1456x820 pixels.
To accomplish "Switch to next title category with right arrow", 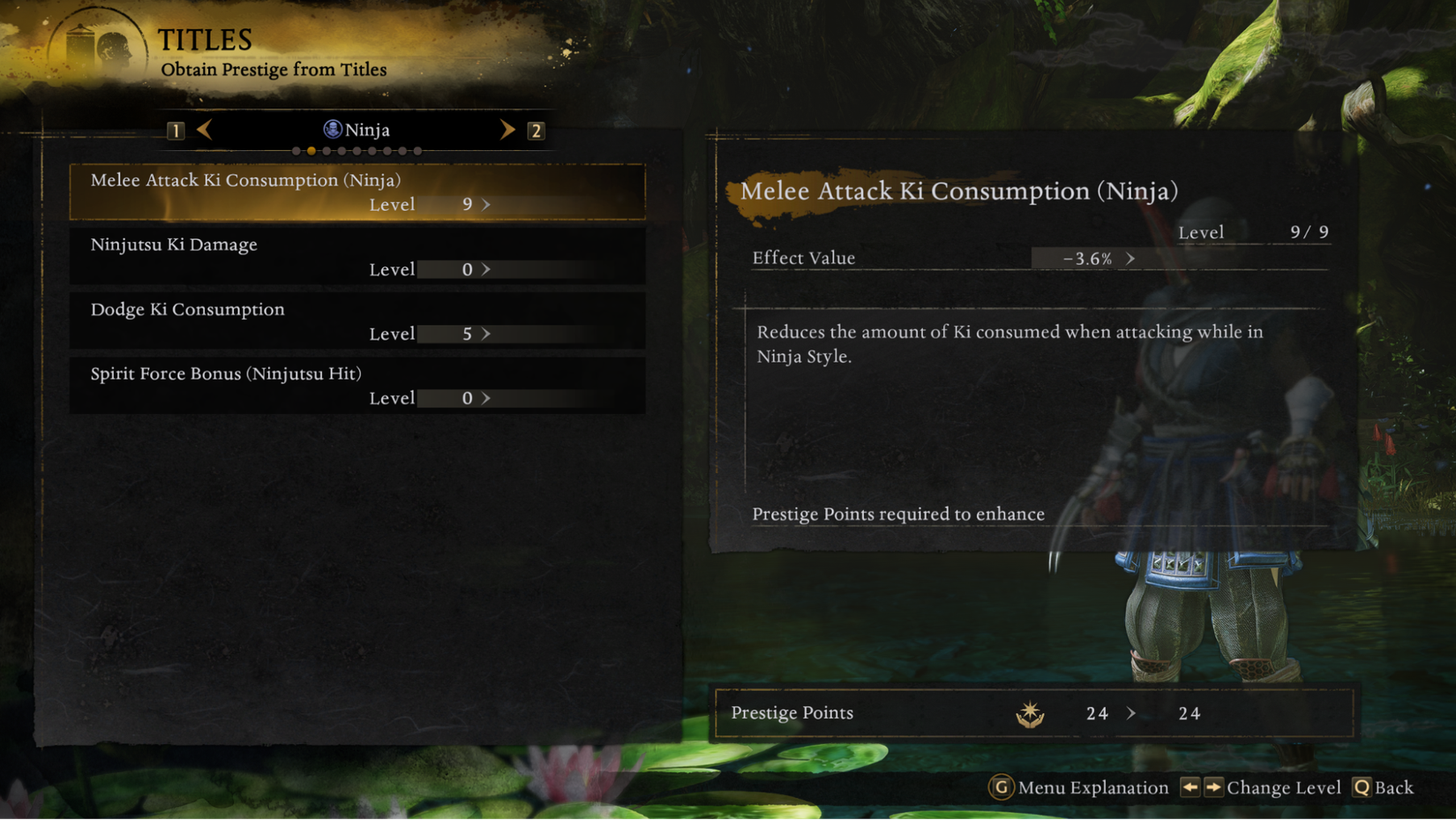I will 507,130.
